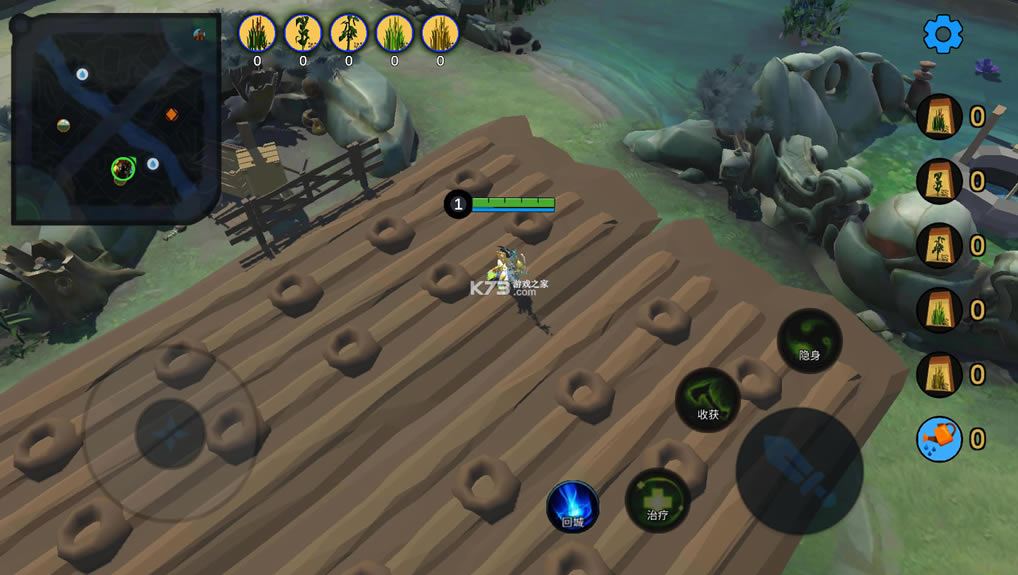Choose the curly vine crop icon

tap(303, 33)
